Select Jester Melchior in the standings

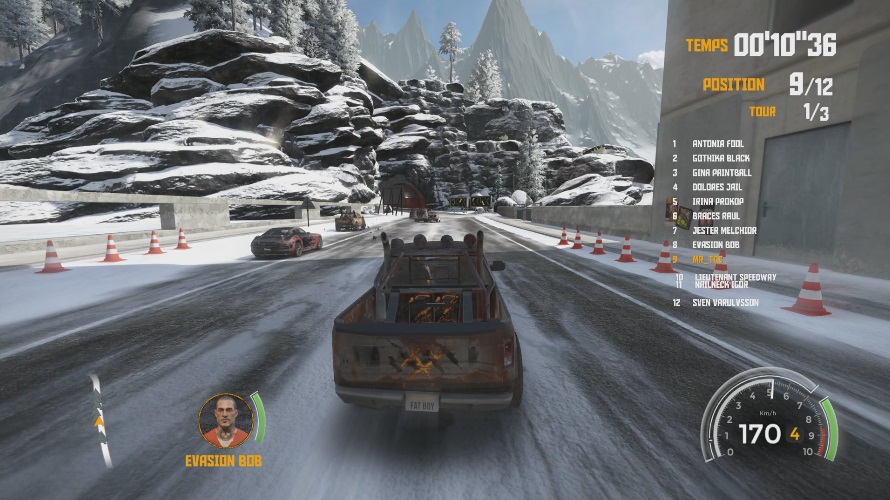pyautogui.click(x=723, y=230)
